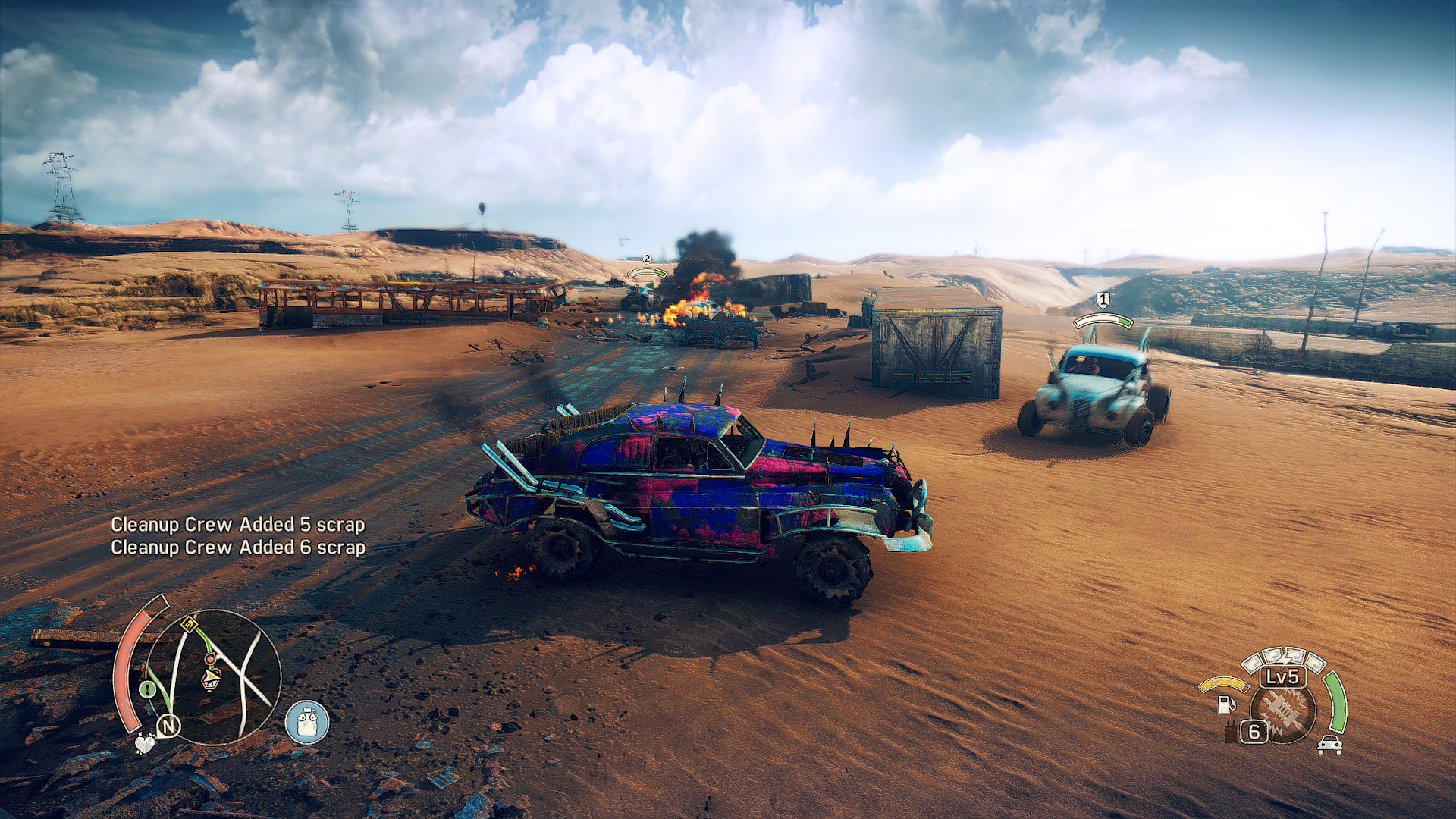Click the car condition icon

(x=1329, y=745)
